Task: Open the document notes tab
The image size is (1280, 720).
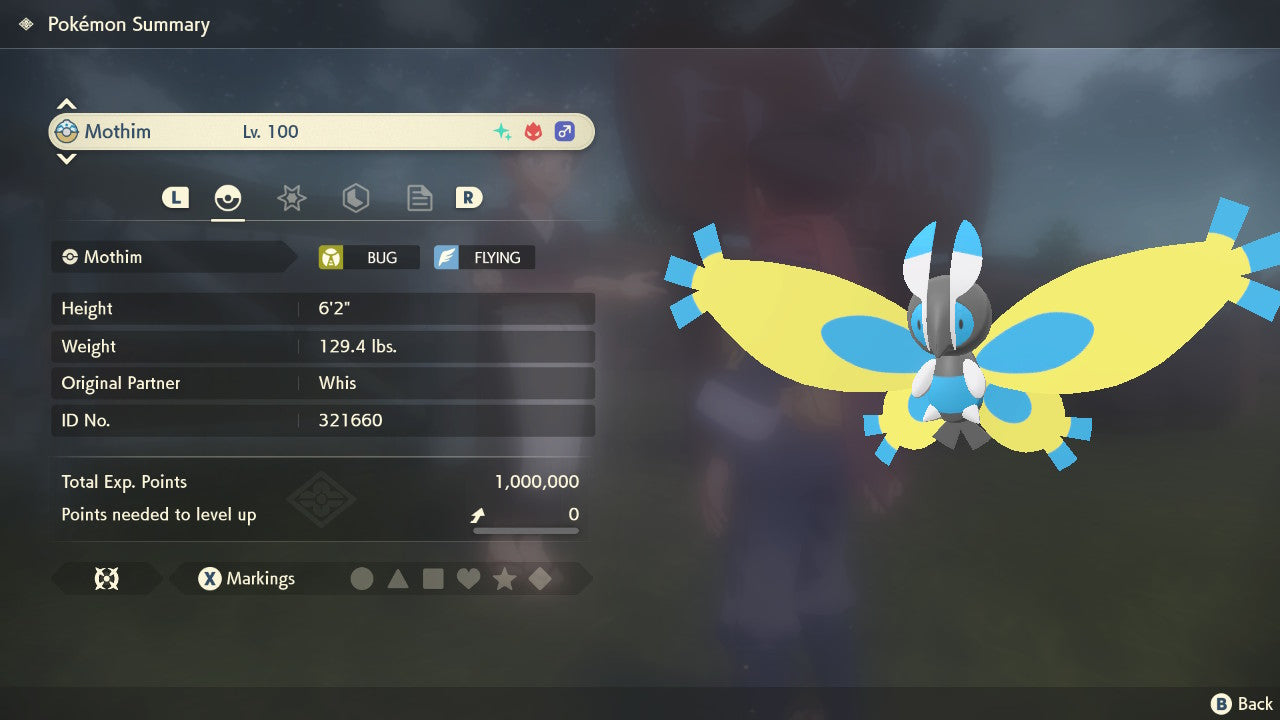Action: 419,198
